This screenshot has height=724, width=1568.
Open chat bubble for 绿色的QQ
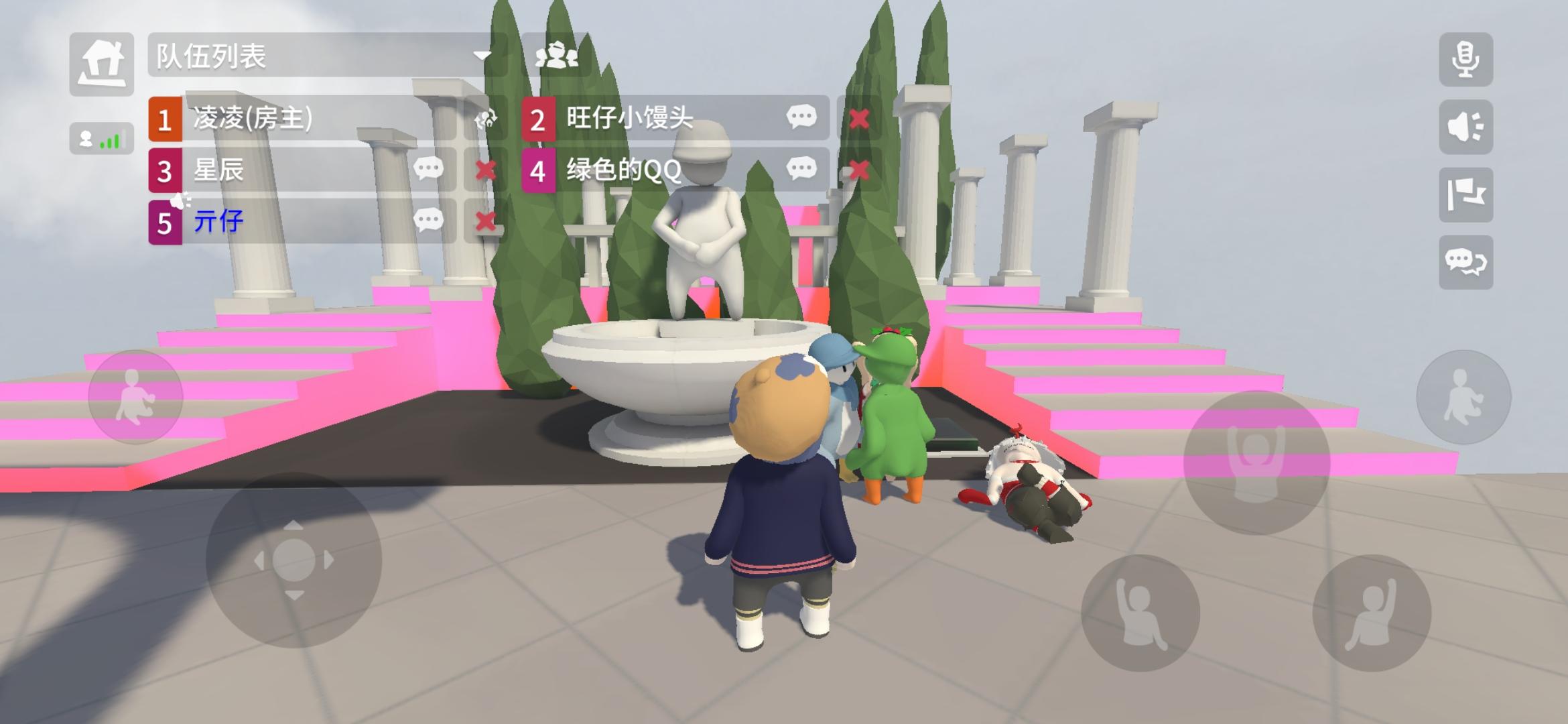(801, 169)
